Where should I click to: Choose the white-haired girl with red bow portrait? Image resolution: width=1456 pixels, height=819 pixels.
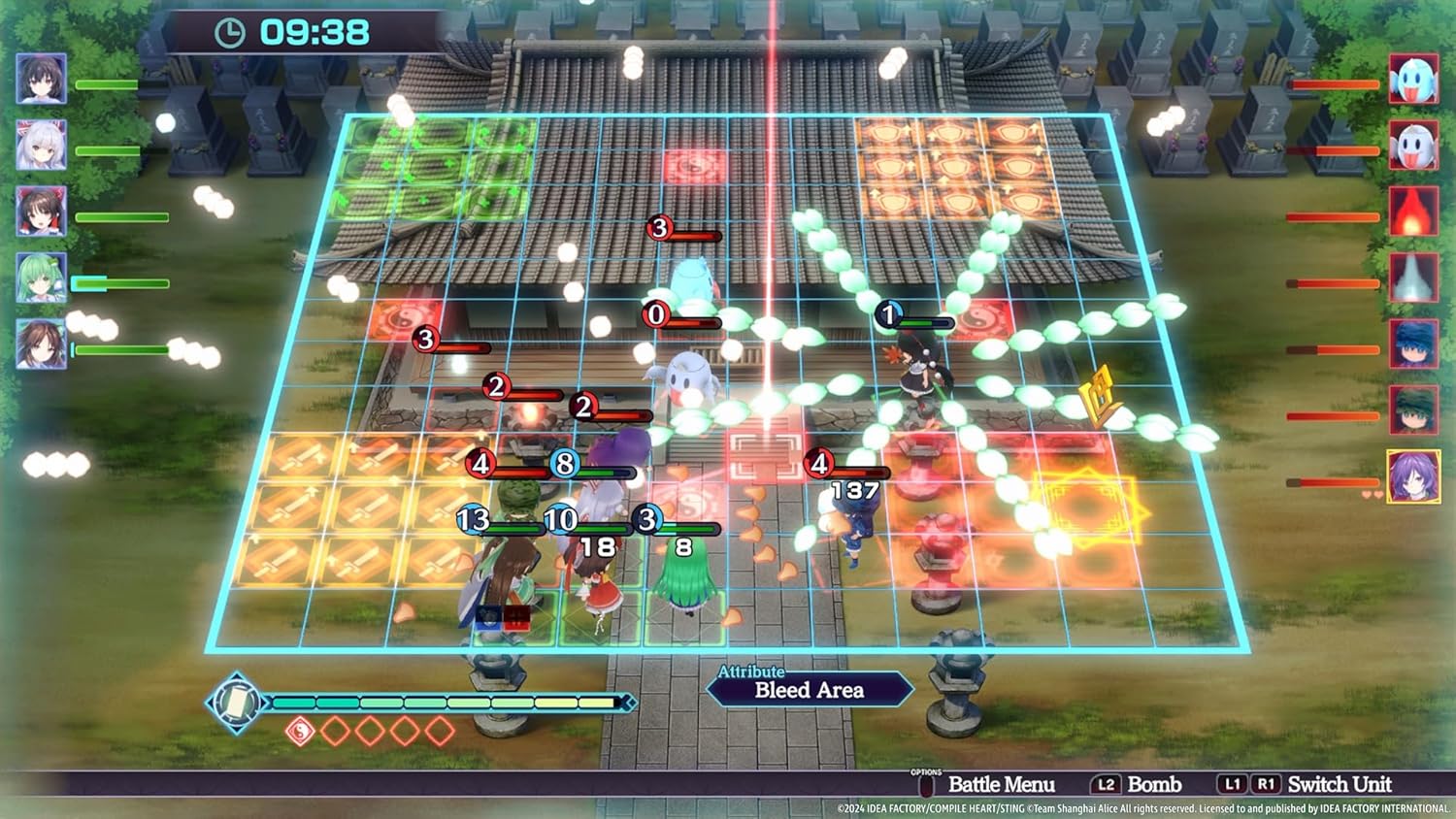[41, 146]
